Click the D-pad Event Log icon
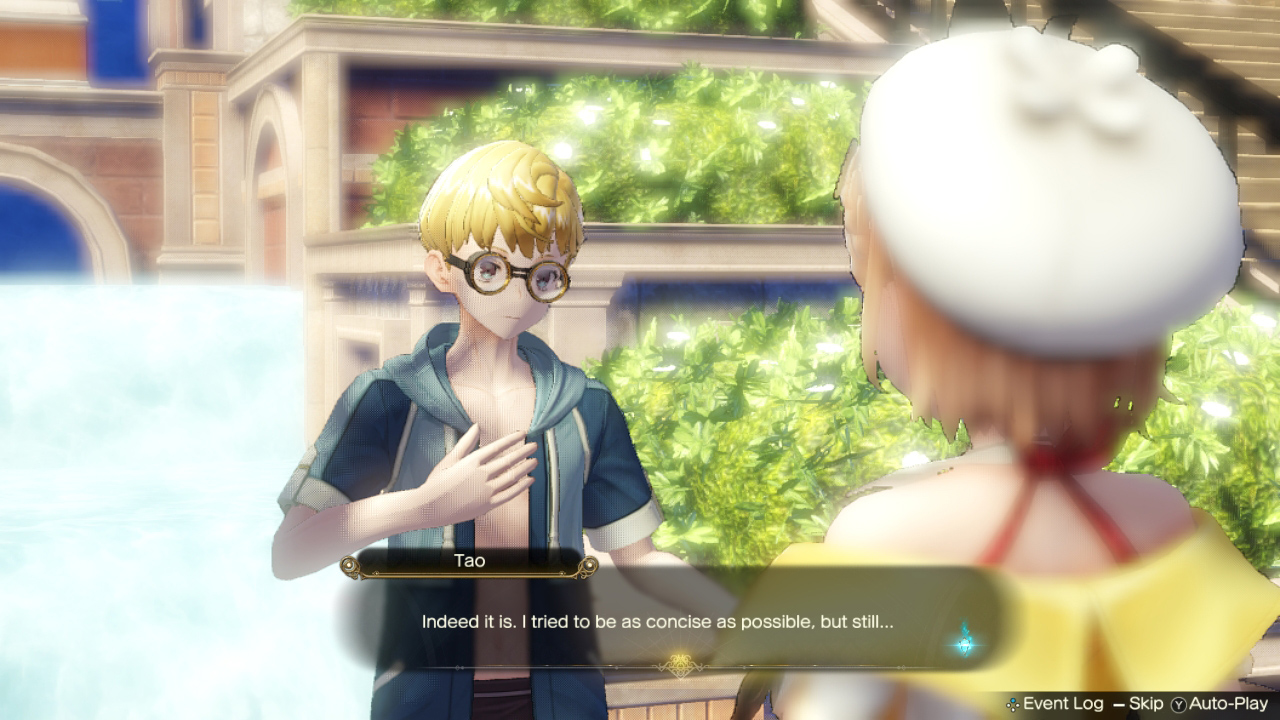This screenshot has height=720, width=1280. pyautogui.click(x=1013, y=703)
